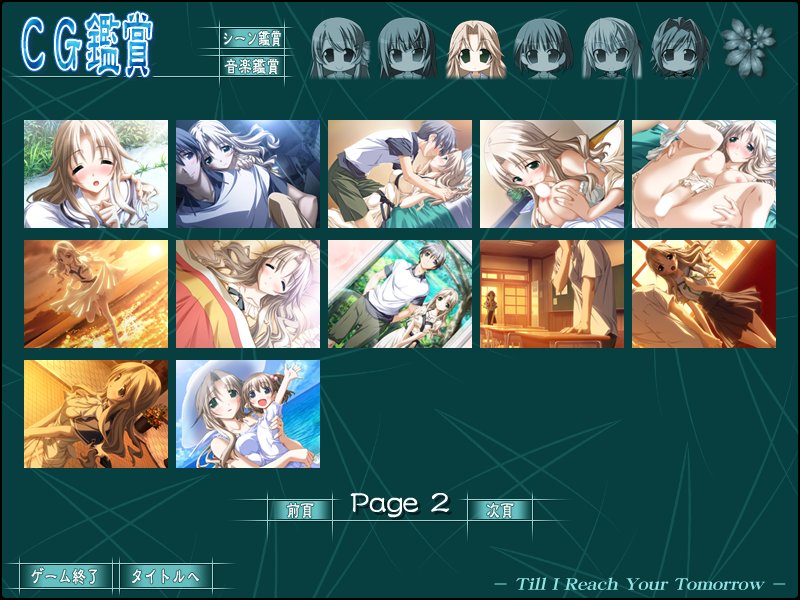Image resolution: width=800 pixels, height=600 pixels.
Task: Switch to 音楽鑑賞 music mode
Action: 251,68
